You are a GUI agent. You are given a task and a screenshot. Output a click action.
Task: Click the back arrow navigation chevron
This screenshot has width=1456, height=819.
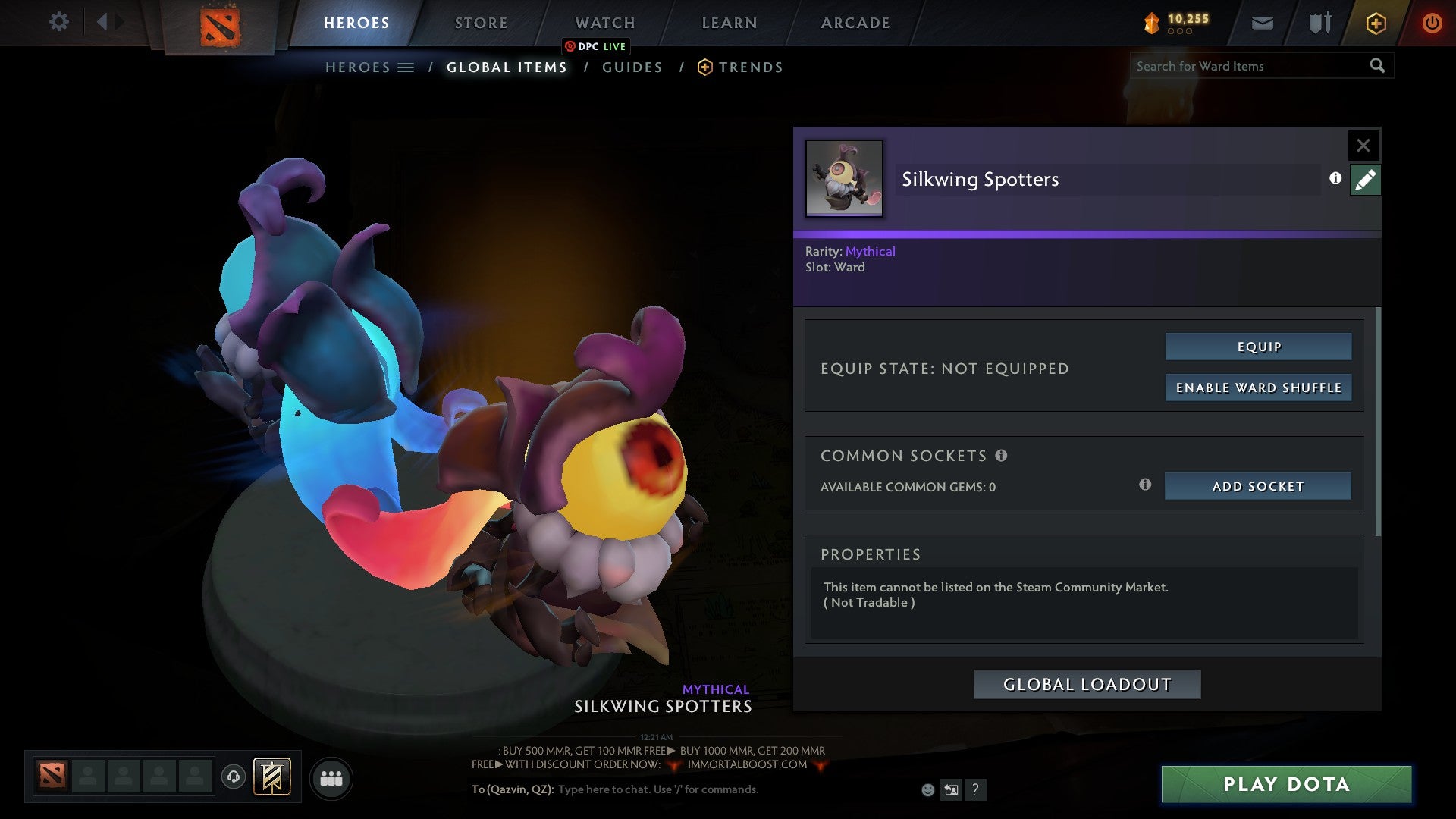pyautogui.click(x=104, y=22)
